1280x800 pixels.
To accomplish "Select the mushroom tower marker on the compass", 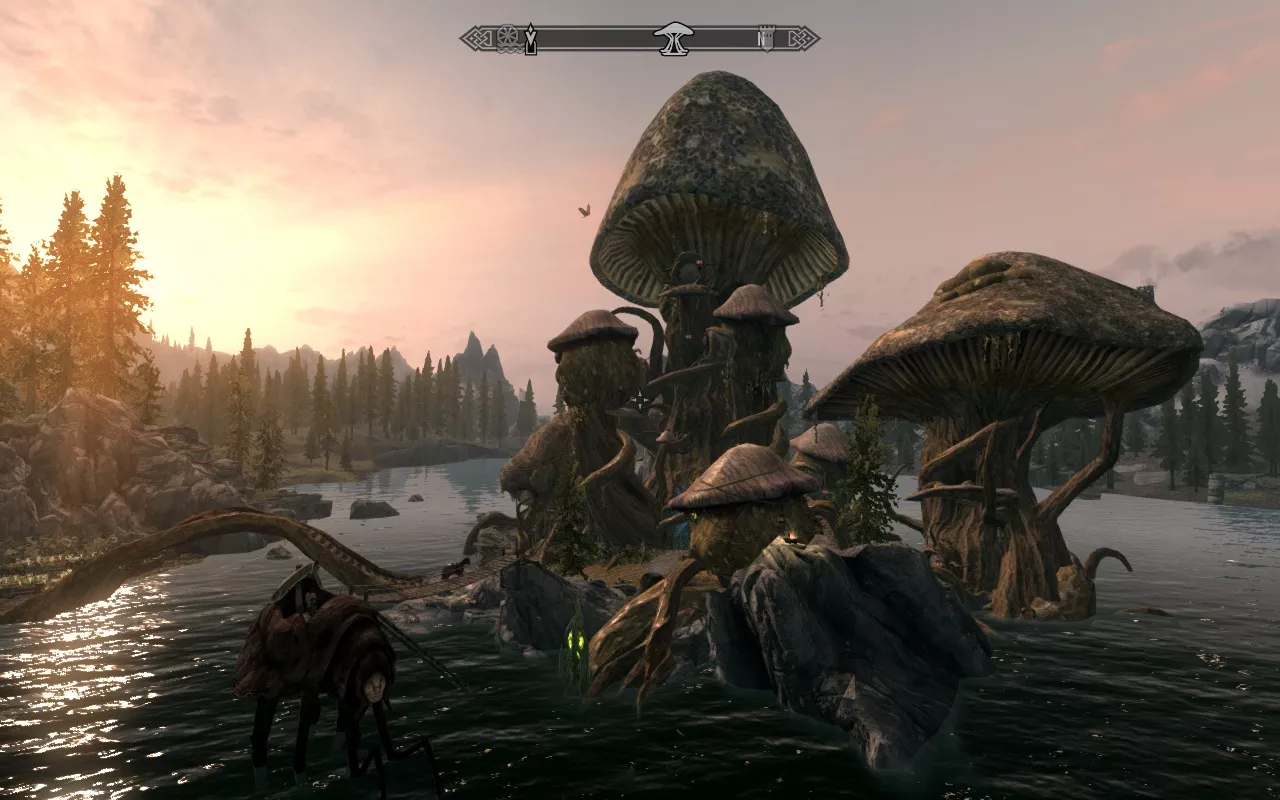I will [673, 39].
